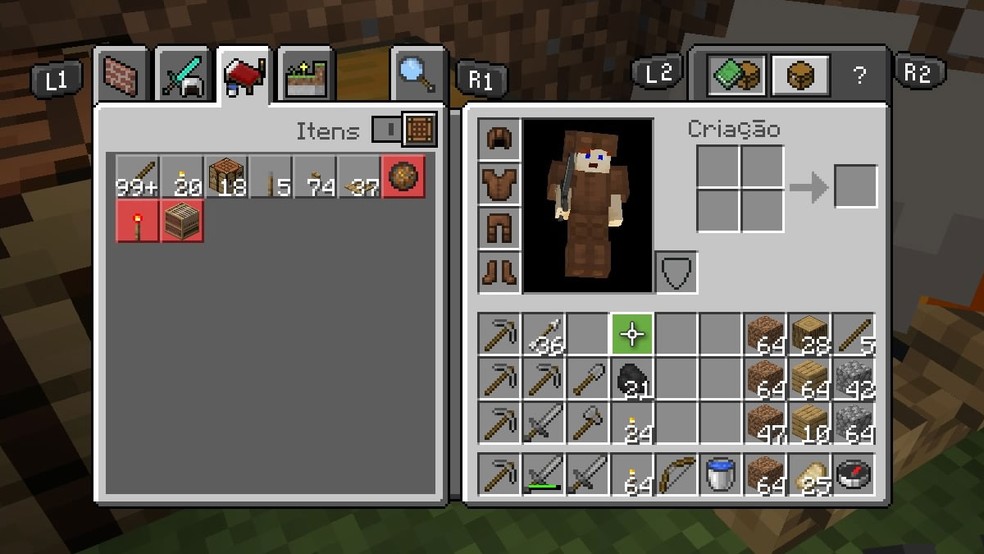
Task: Show the recipe book layout
Action: point(736,75)
